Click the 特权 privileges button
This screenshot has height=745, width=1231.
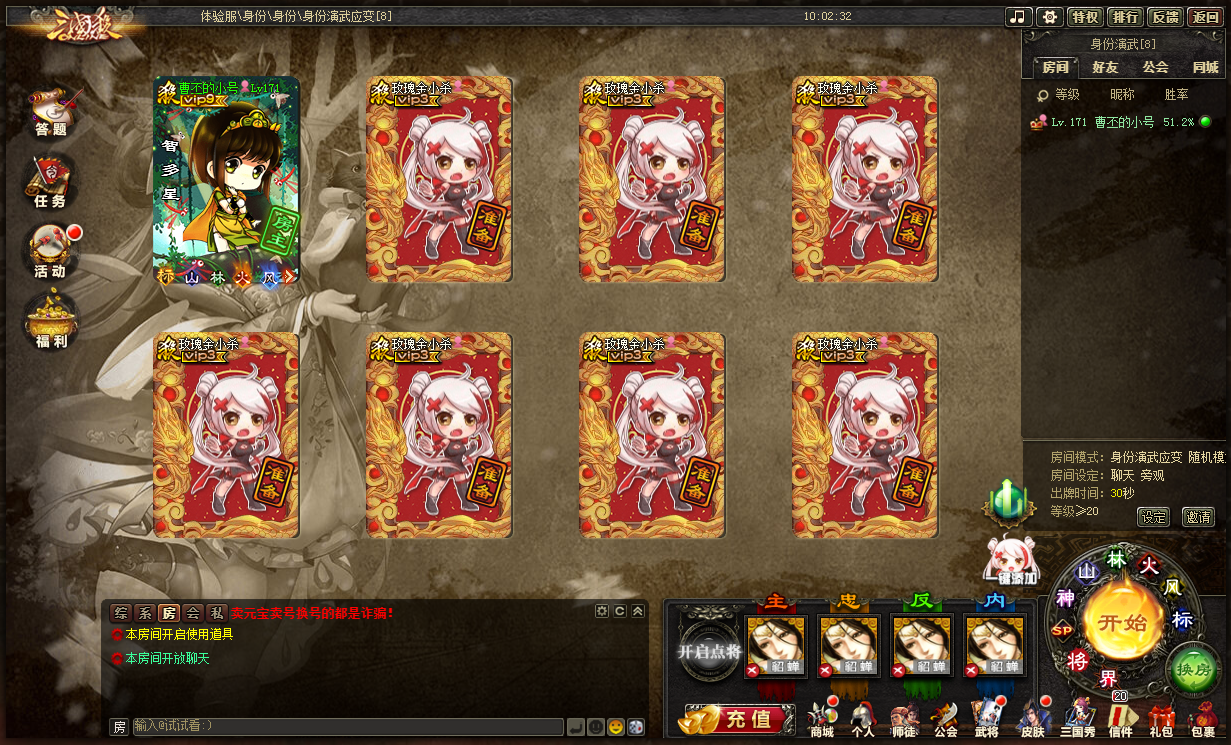click(1085, 17)
